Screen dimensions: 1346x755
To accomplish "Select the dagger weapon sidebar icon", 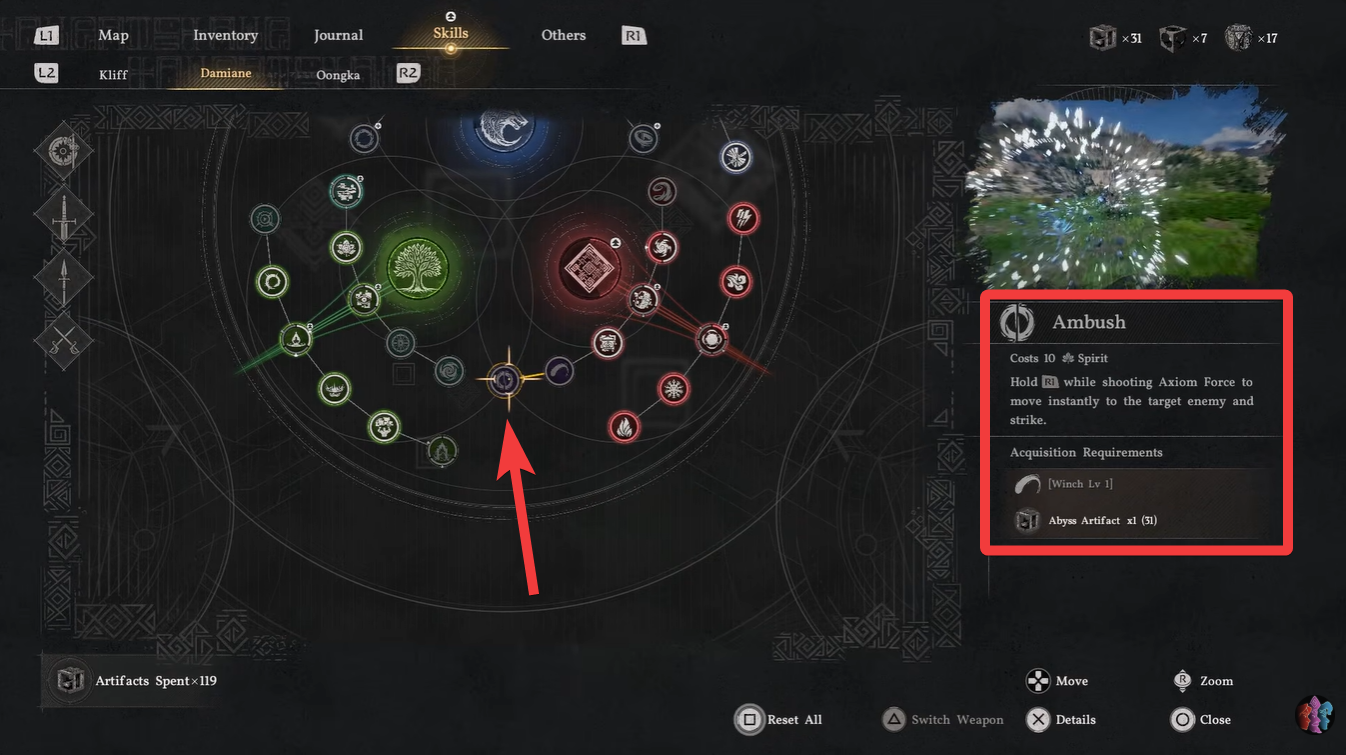I will (63, 213).
